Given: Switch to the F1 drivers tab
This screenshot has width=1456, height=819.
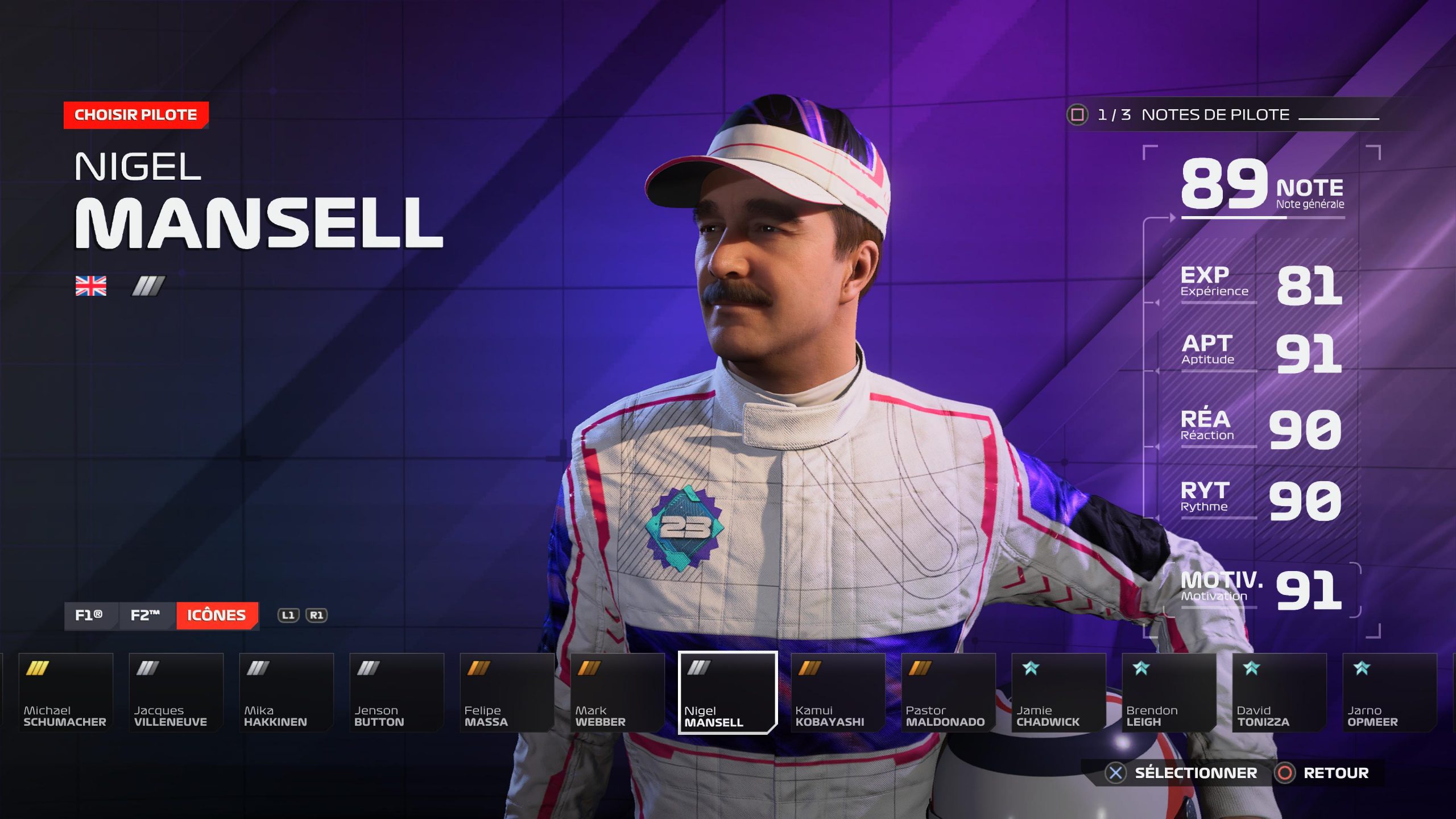Looking at the screenshot, I should (90, 615).
